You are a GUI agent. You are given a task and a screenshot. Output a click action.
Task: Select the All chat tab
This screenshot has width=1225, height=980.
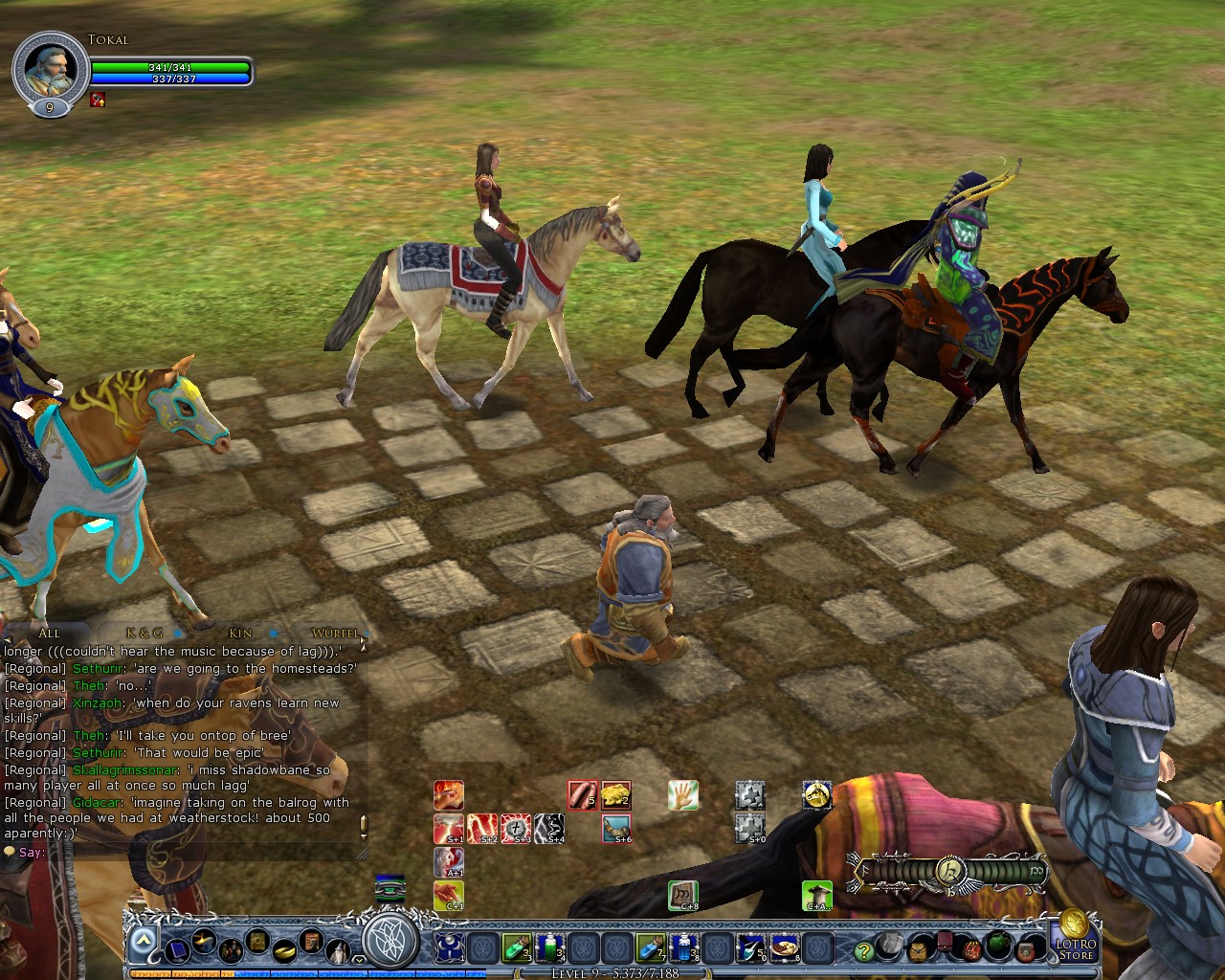coord(50,633)
